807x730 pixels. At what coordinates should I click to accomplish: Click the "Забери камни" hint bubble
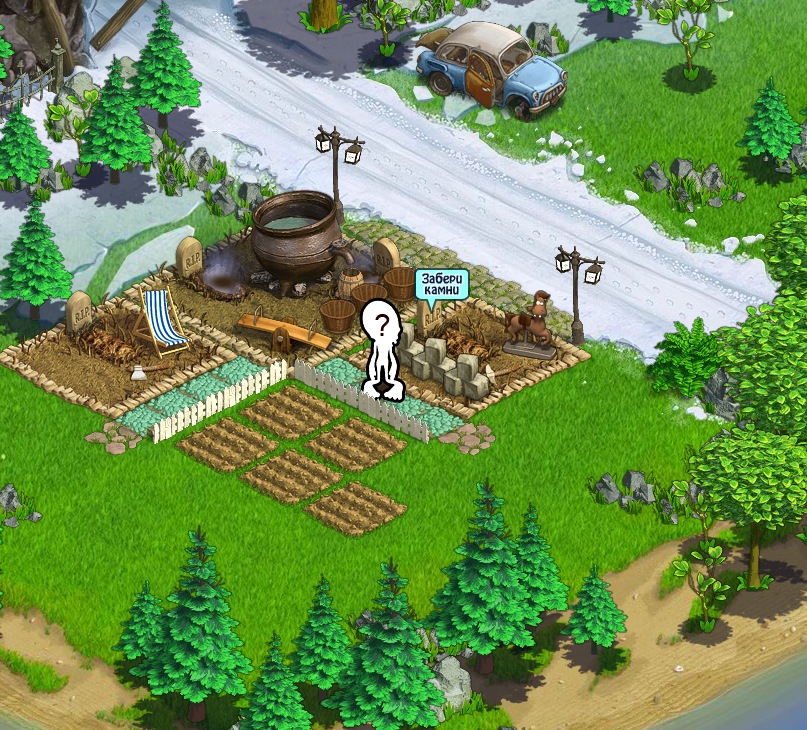(441, 284)
